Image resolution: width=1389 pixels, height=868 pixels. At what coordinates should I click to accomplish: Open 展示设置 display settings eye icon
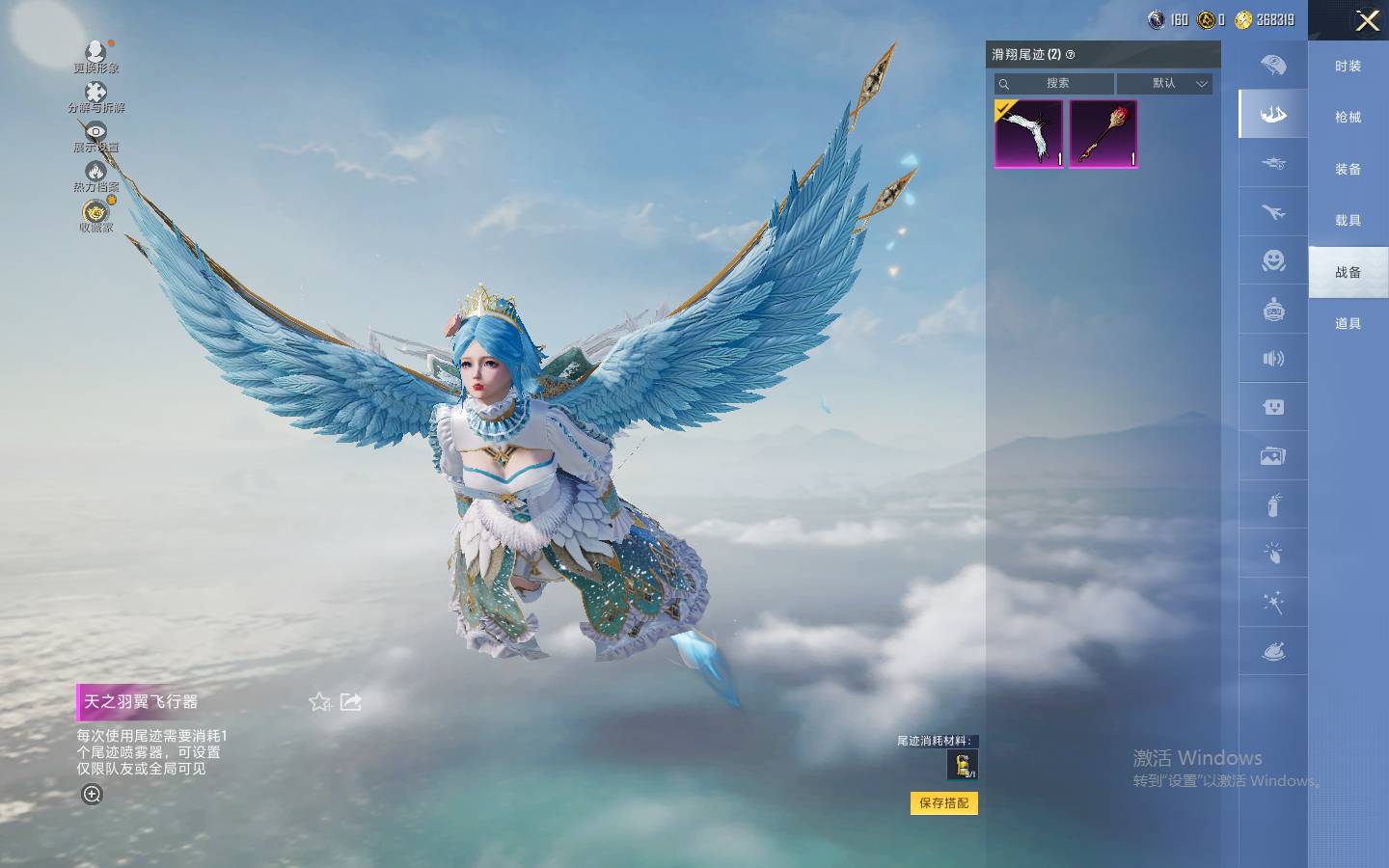[x=95, y=136]
